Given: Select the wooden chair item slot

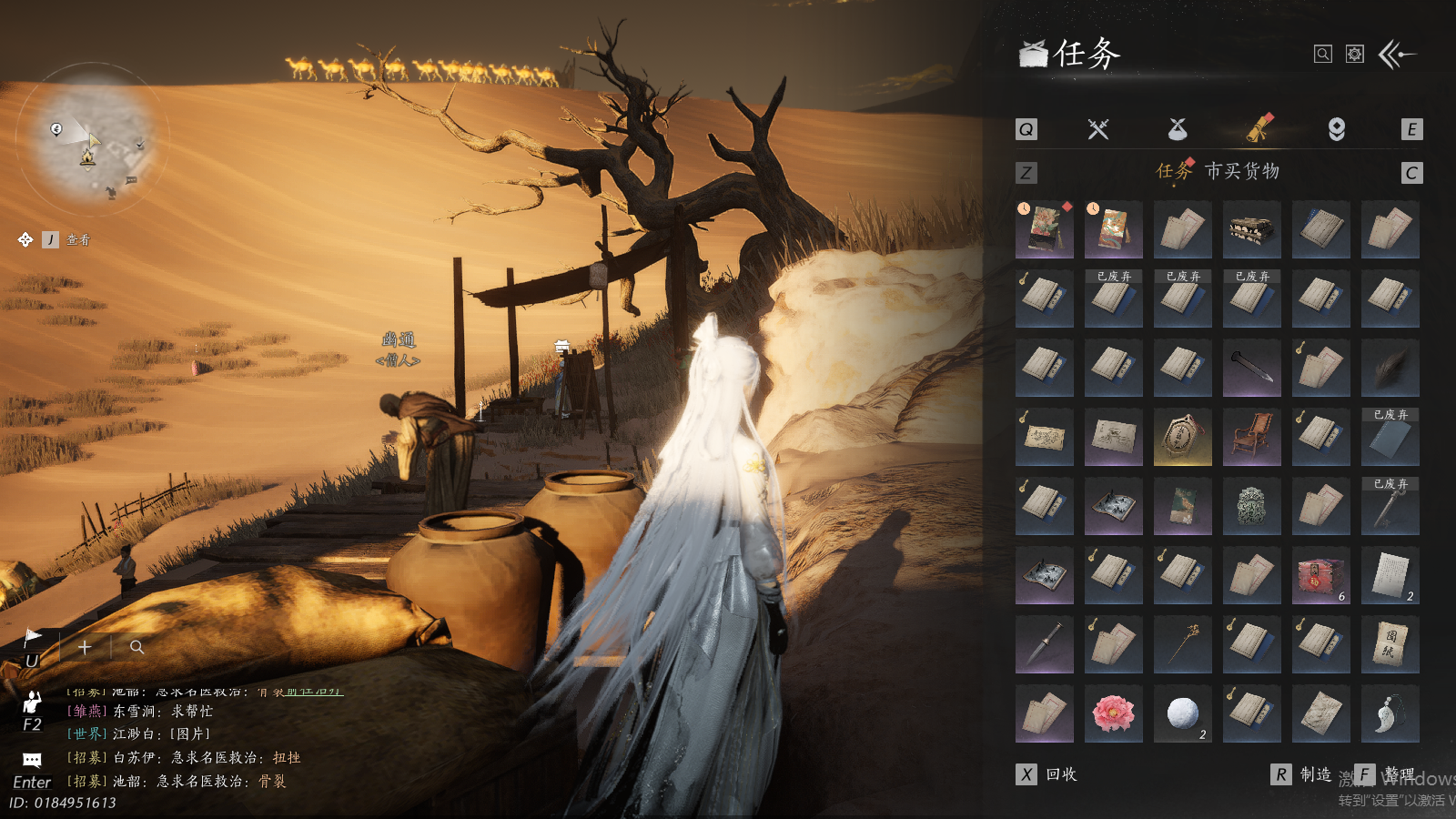Looking at the screenshot, I should (x=1251, y=437).
